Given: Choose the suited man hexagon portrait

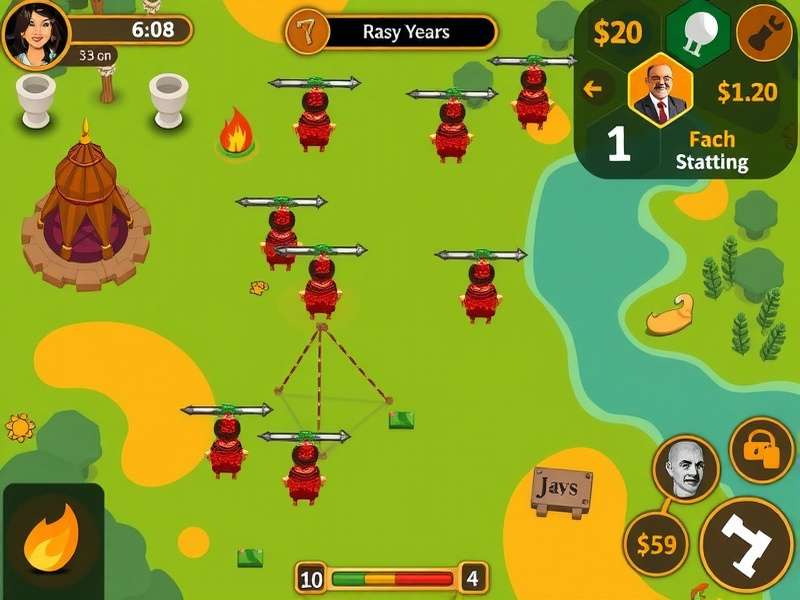Looking at the screenshot, I should [x=660, y=90].
